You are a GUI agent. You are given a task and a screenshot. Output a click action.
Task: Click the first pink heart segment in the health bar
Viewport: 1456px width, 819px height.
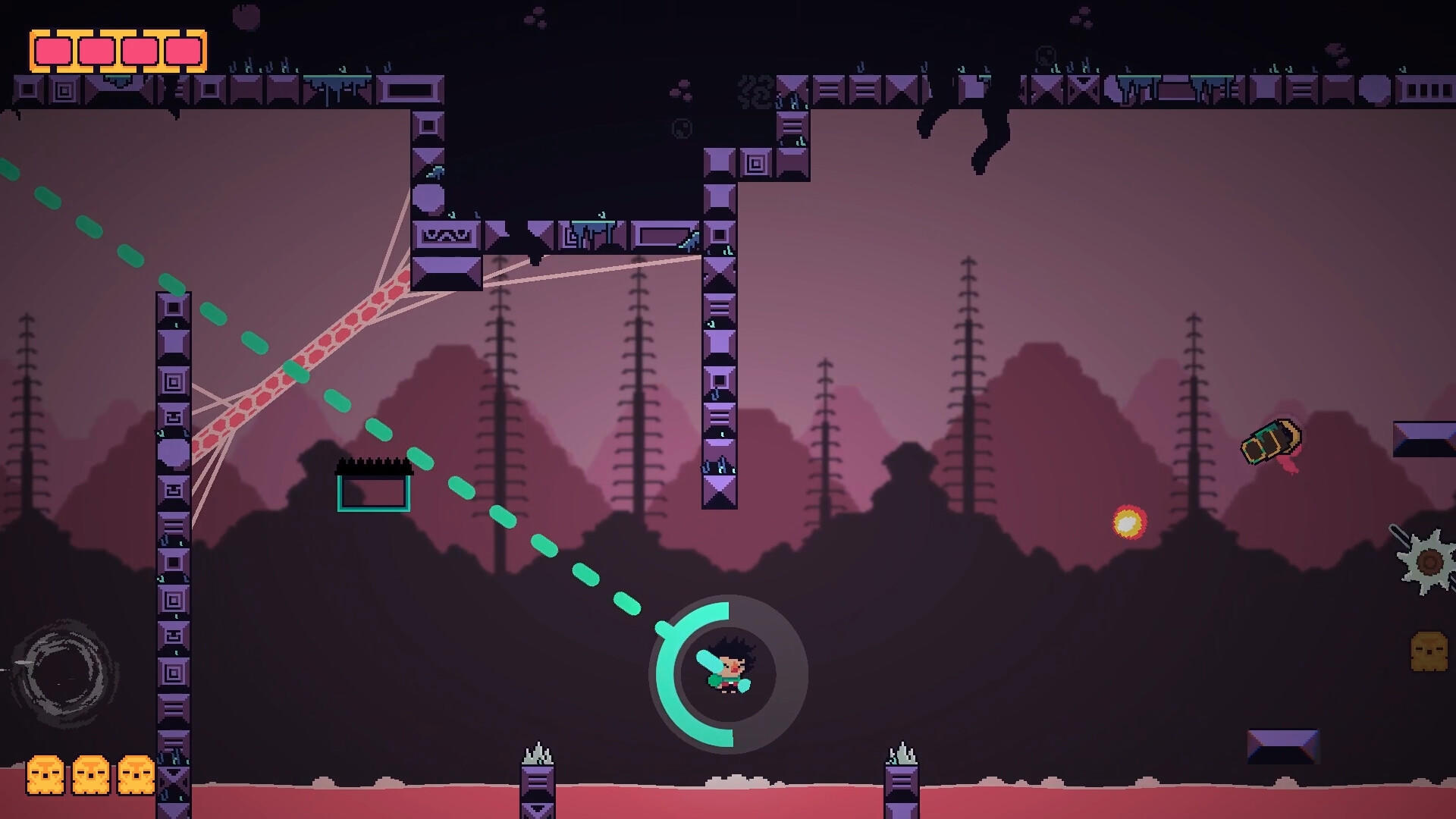(x=53, y=52)
